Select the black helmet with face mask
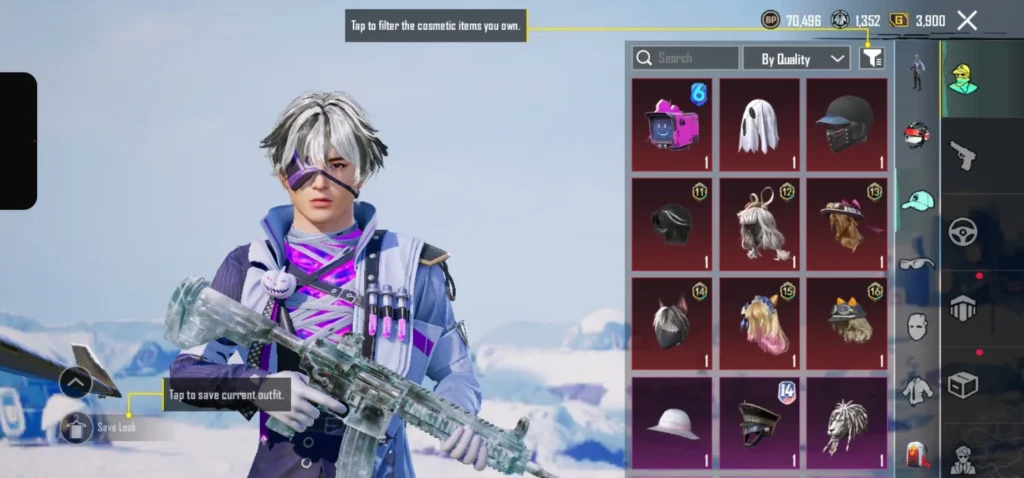 pyautogui.click(x=847, y=125)
